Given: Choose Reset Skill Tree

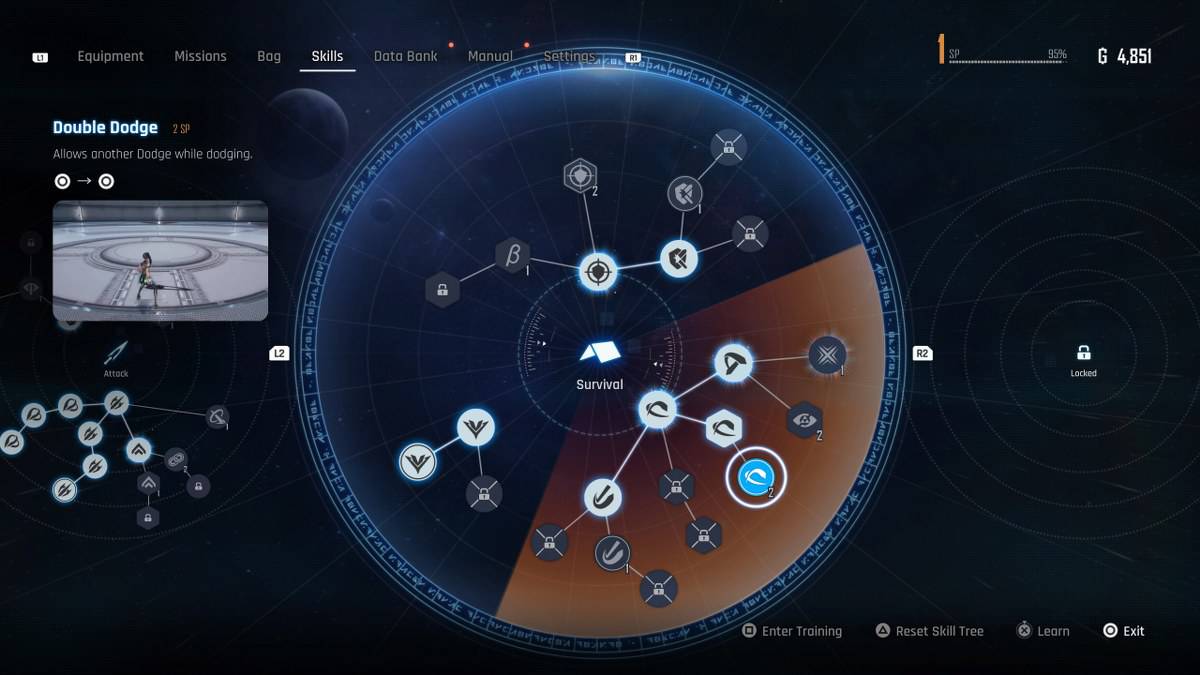Looking at the screenshot, I should pyautogui.click(x=929, y=631).
